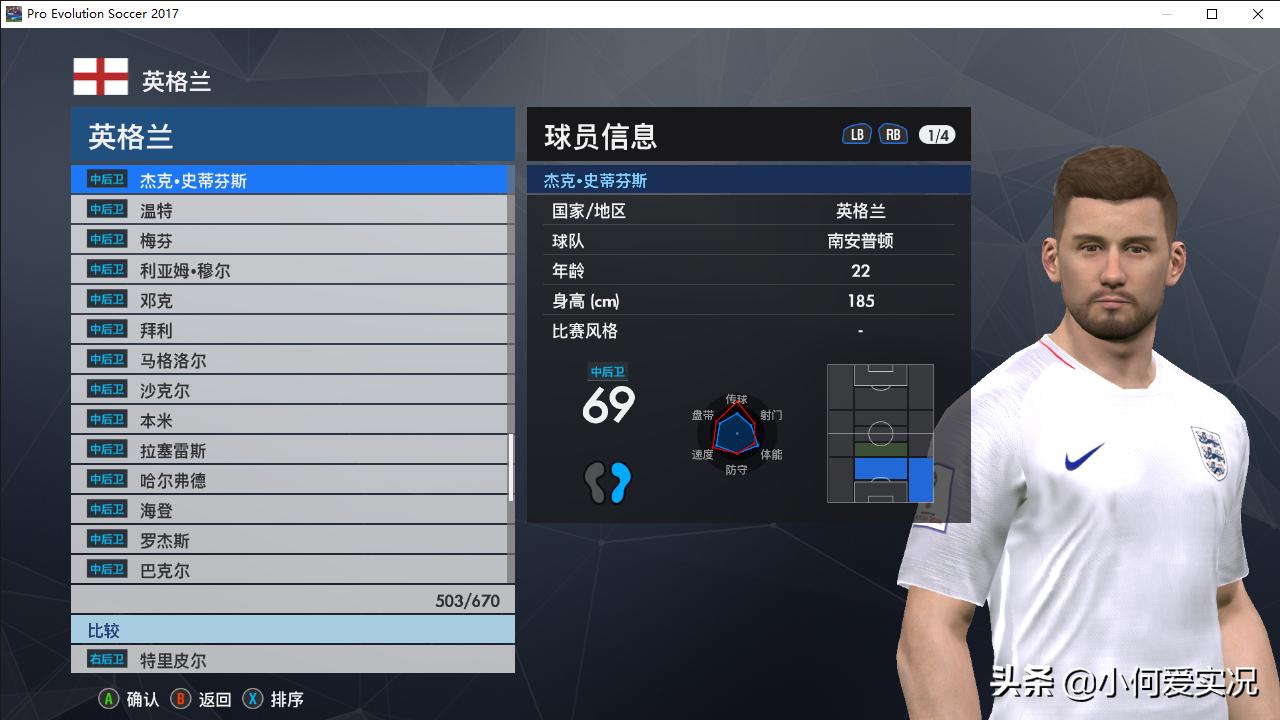
Task: Click the player ability radar chart
Action: coord(737,435)
